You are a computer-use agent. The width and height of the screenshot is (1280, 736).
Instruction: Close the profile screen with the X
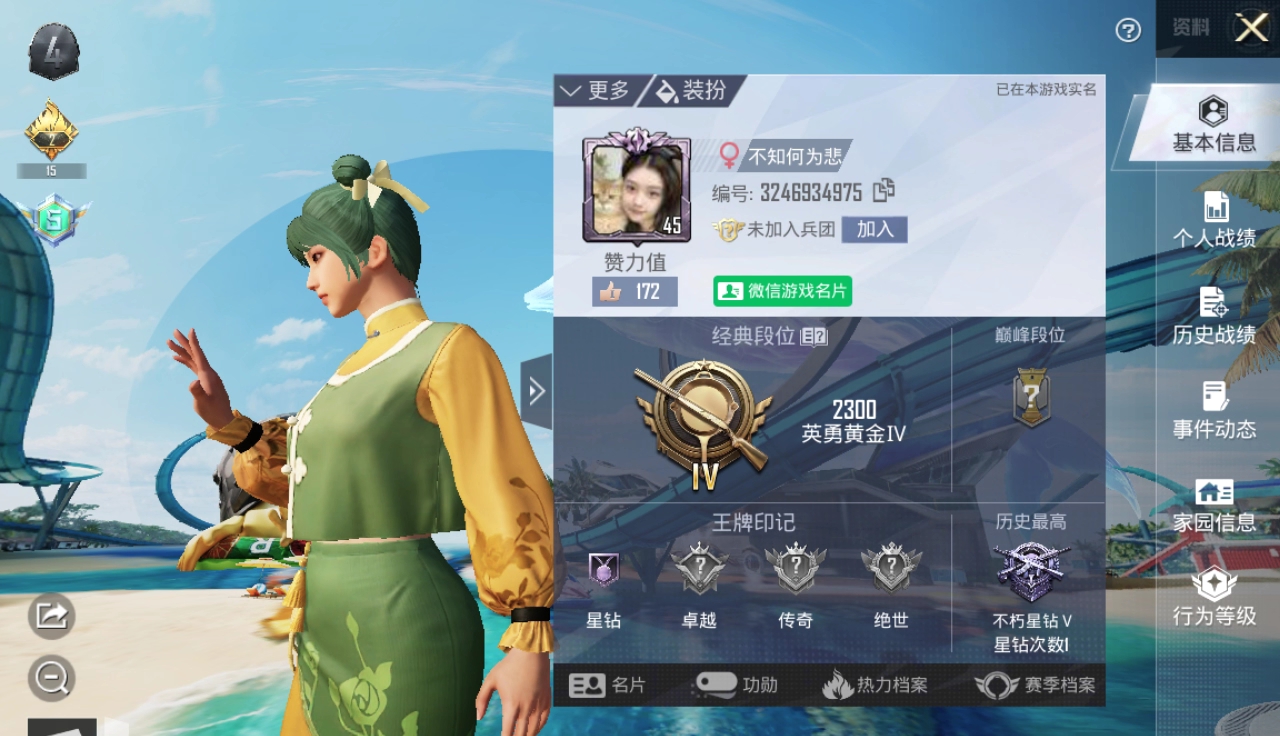click(x=1251, y=28)
